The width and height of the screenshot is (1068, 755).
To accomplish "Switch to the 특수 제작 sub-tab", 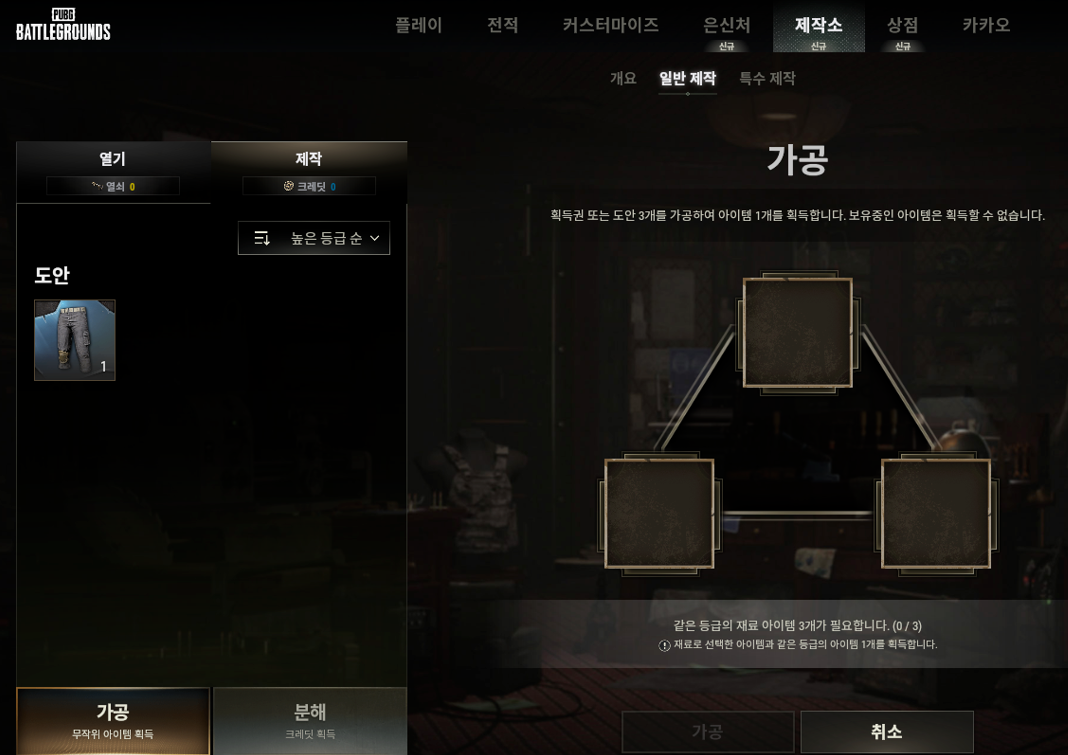I will coord(767,78).
